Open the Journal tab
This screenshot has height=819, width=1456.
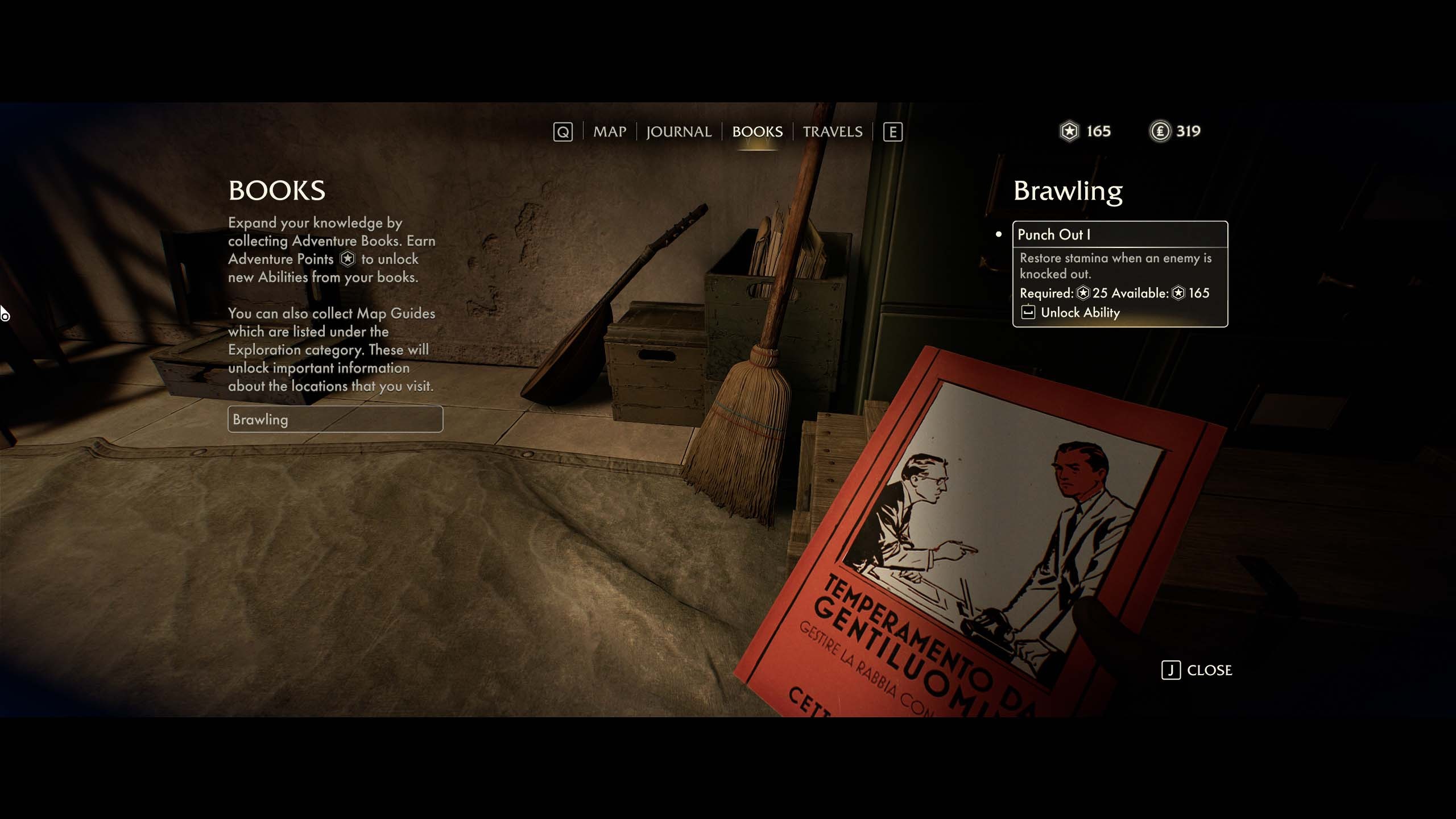(679, 132)
